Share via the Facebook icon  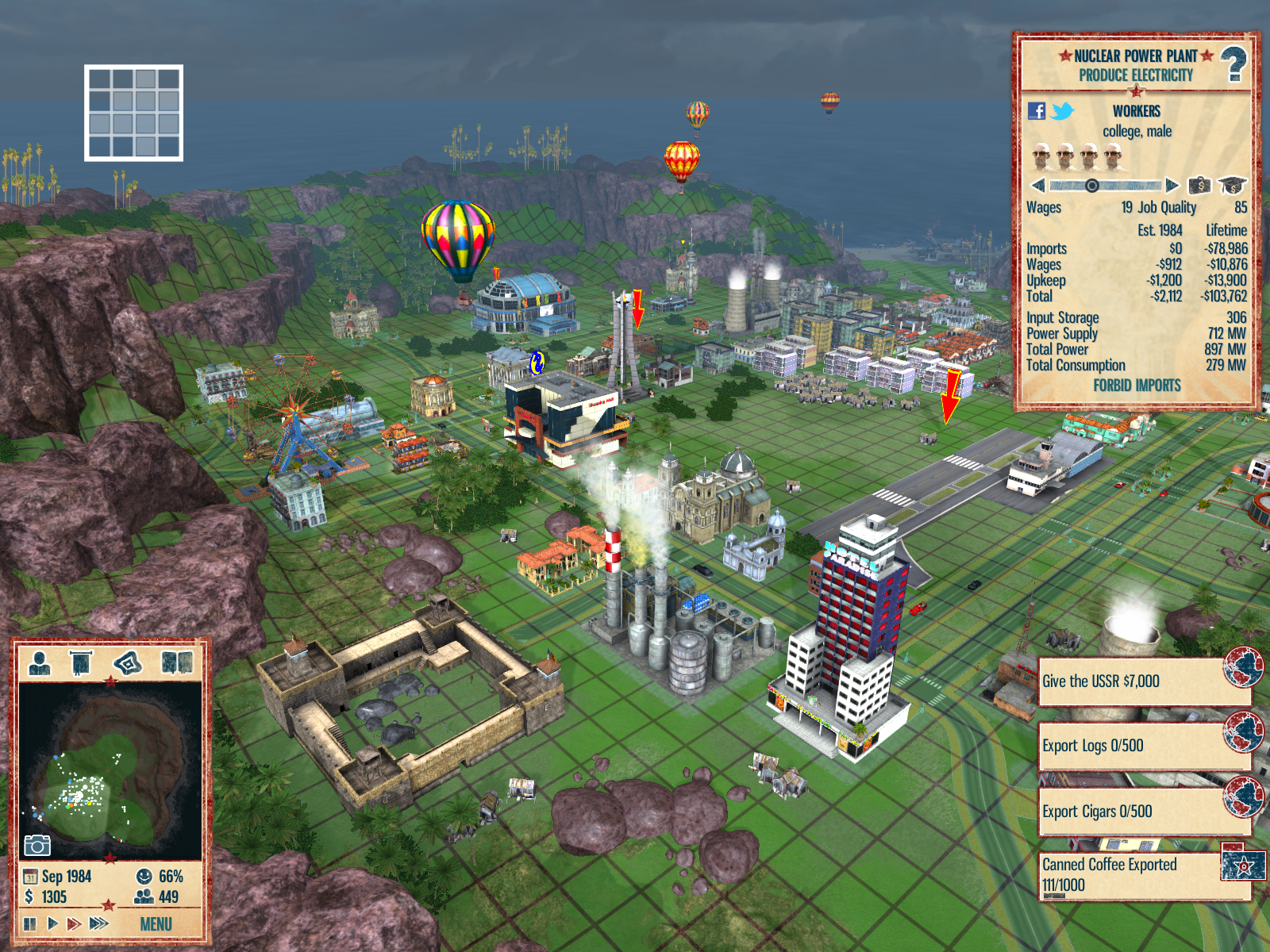click(x=1037, y=111)
